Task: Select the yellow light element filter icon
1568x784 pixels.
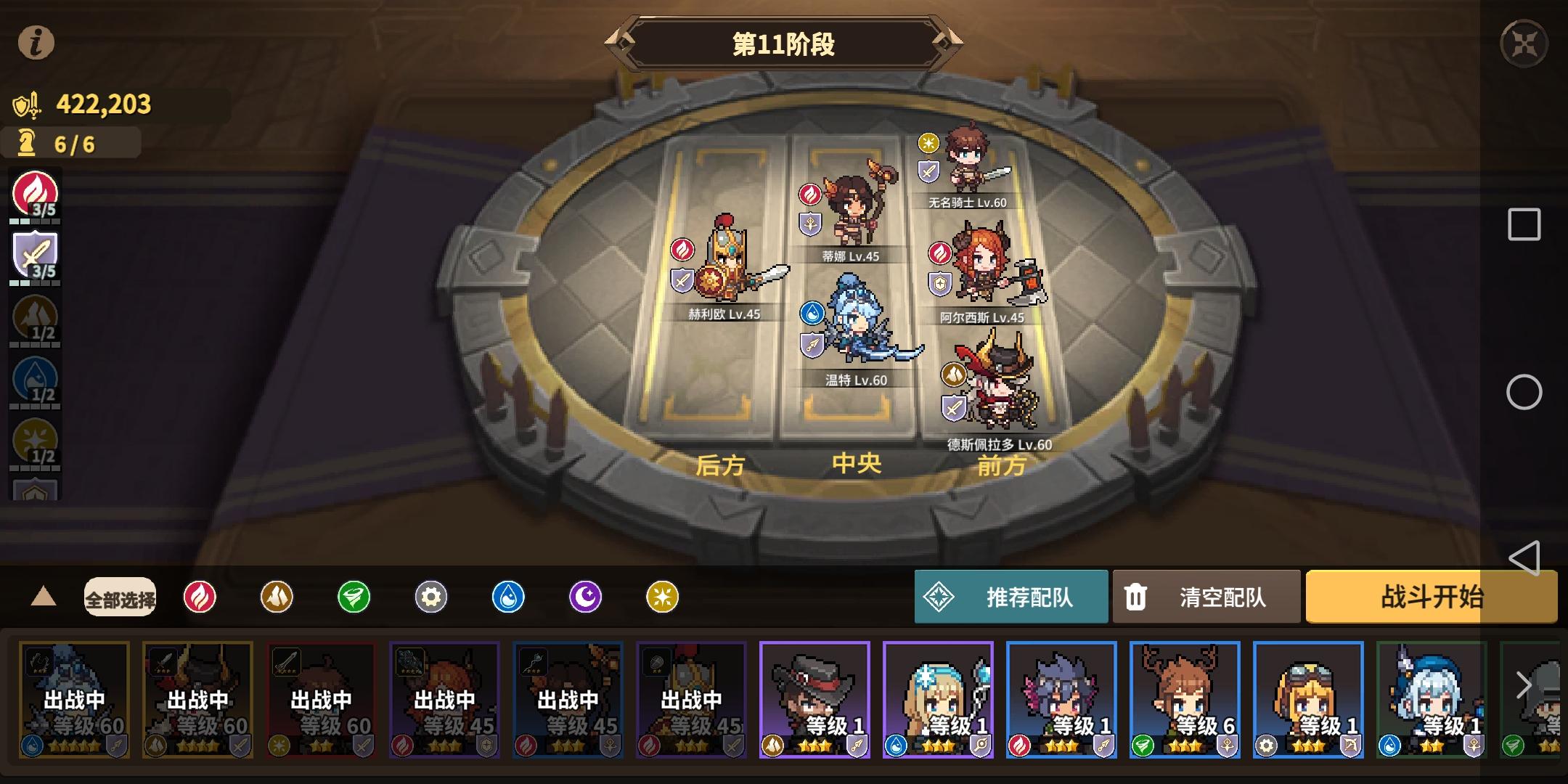Action: (x=664, y=597)
